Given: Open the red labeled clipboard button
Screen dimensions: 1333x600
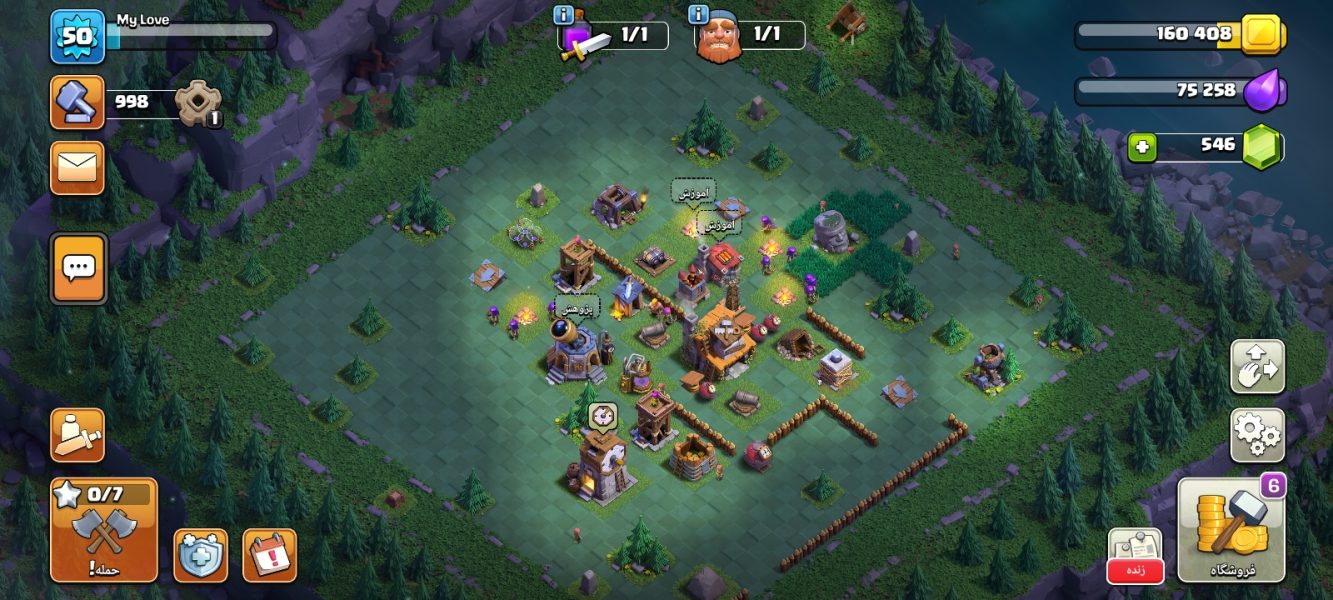Looking at the screenshot, I should point(1135,555).
